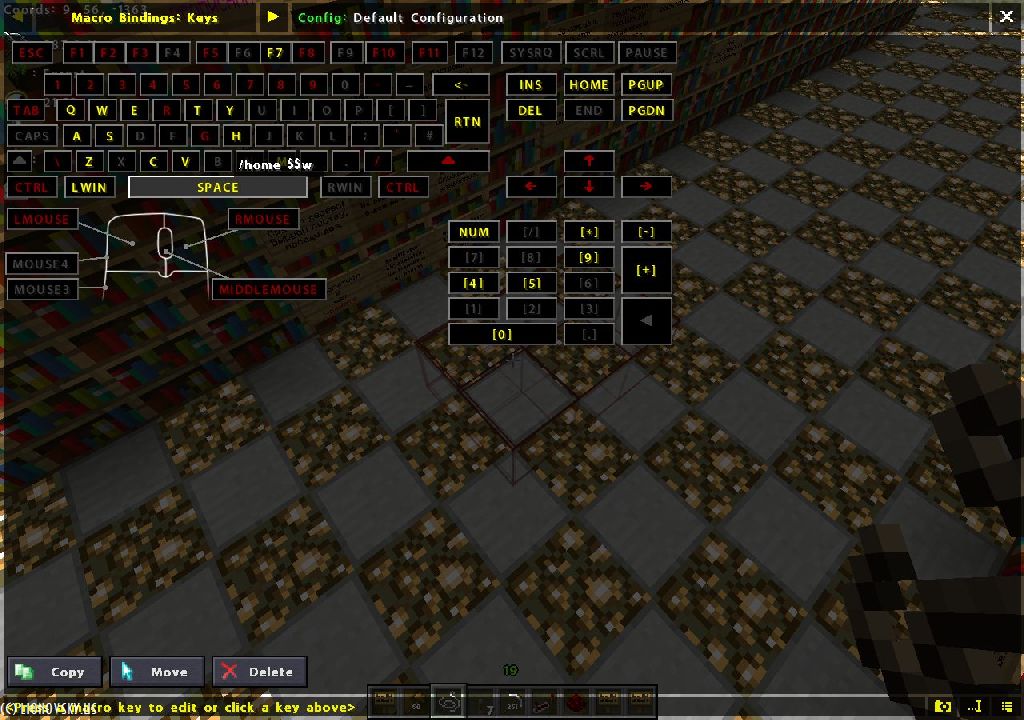The height and width of the screenshot is (720, 1024).
Task: Close the macro bindings screen
Action: point(1005,16)
